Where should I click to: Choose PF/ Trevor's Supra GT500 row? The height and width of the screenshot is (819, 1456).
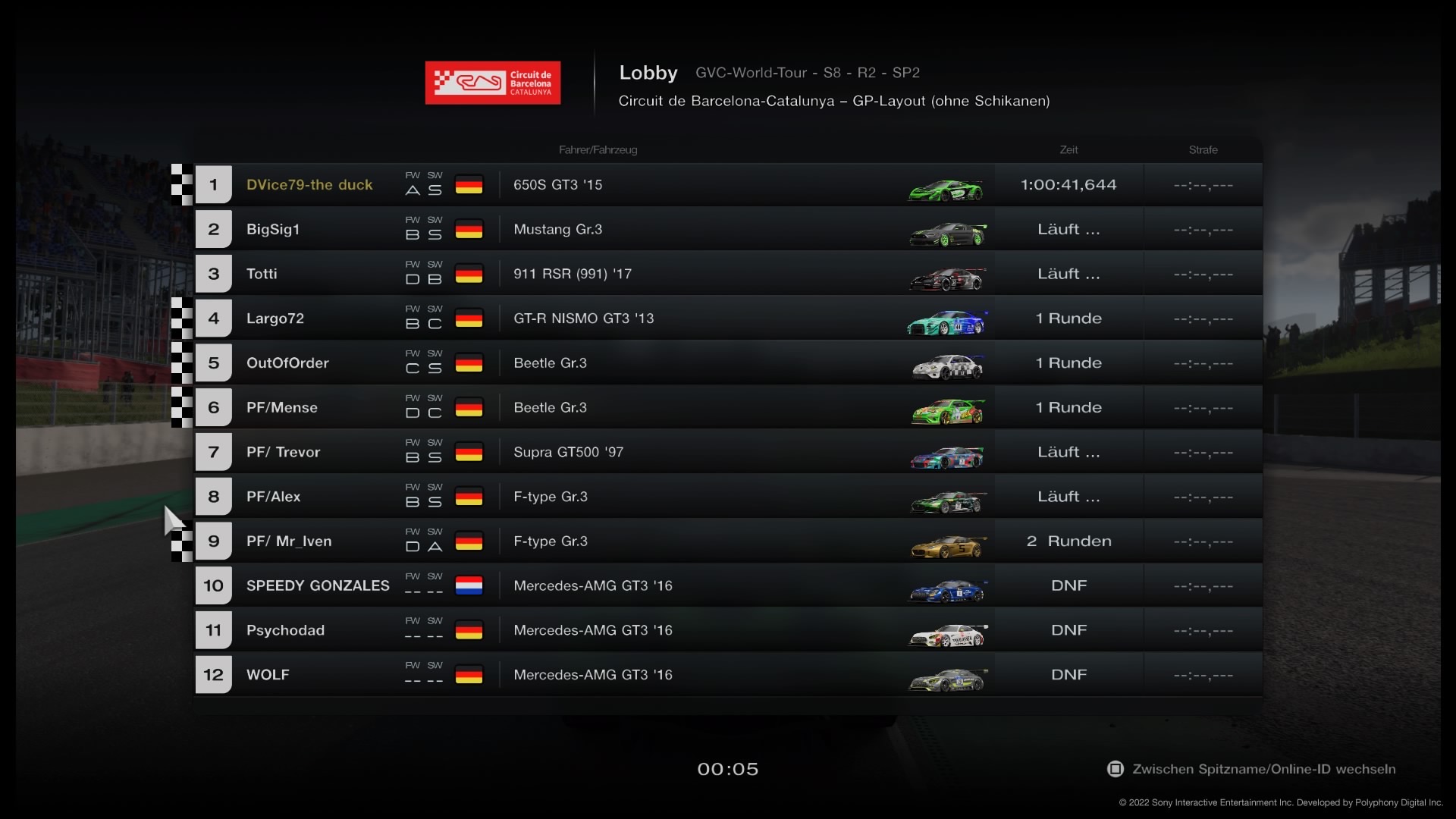568,453
